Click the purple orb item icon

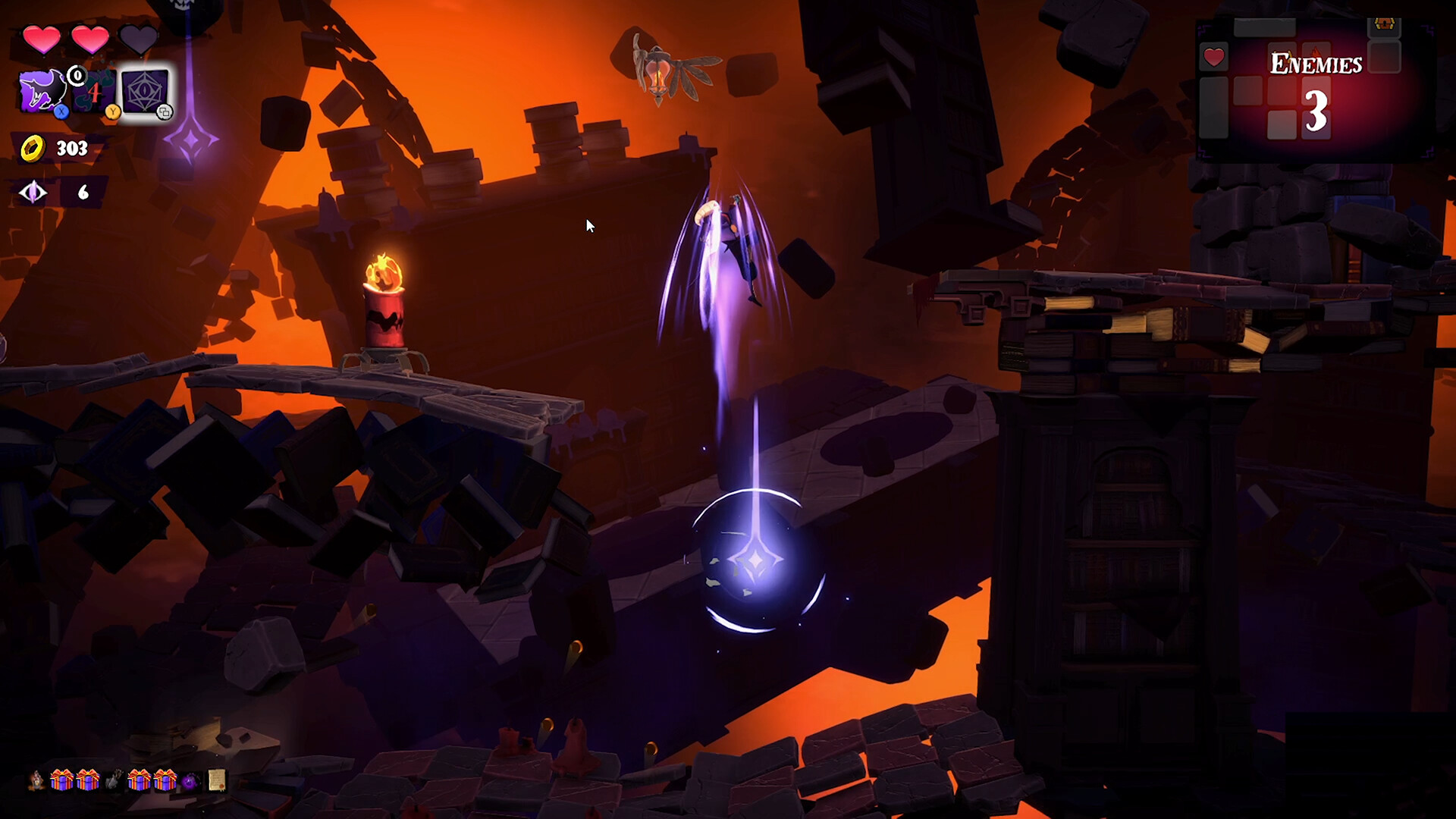(x=189, y=780)
